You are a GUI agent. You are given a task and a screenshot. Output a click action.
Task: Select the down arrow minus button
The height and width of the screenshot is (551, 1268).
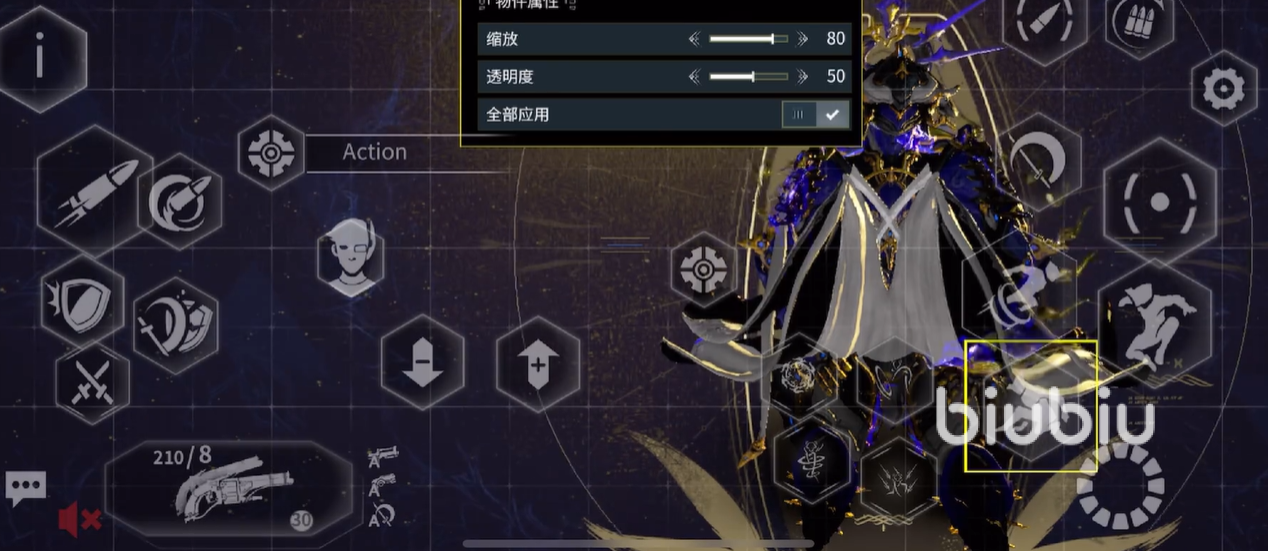[x=422, y=362]
